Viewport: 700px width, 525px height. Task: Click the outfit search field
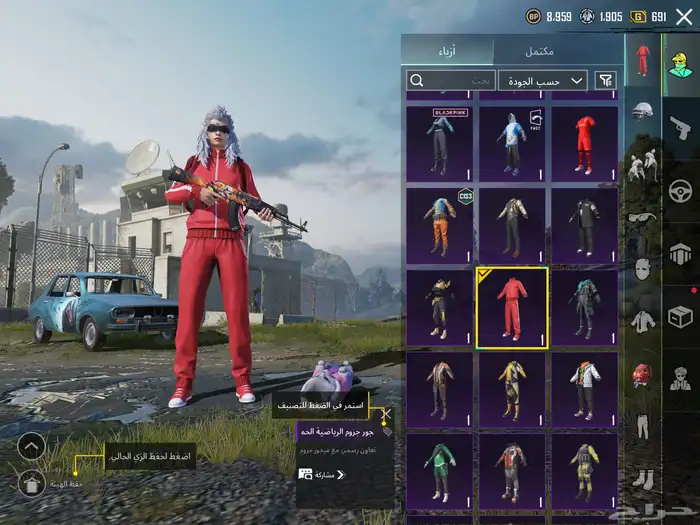pyautogui.click(x=450, y=80)
